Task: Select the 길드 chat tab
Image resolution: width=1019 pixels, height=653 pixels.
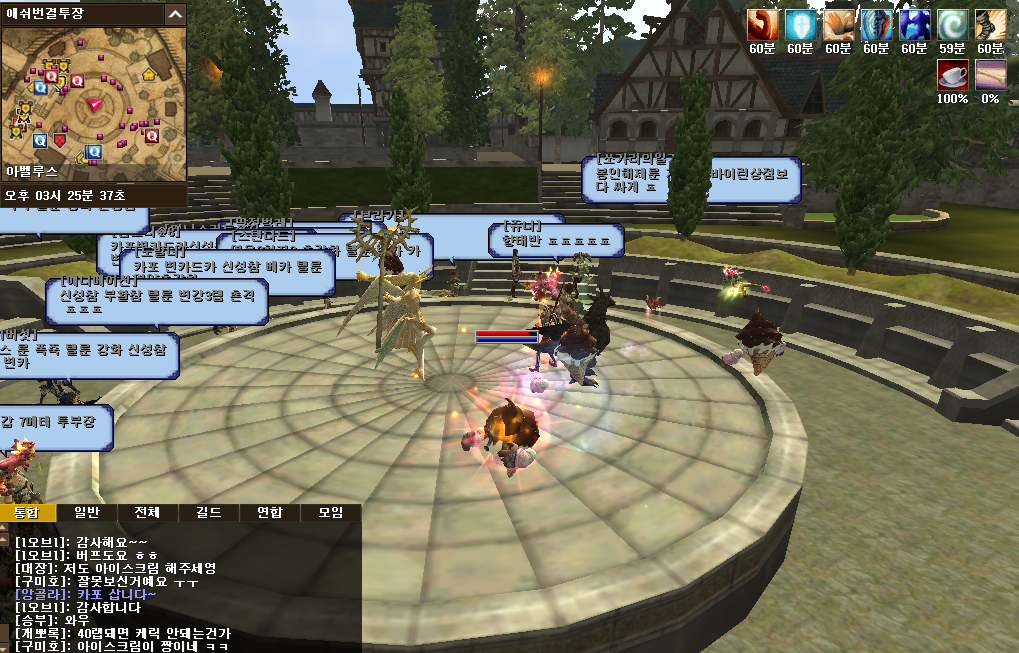Action: [x=209, y=513]
